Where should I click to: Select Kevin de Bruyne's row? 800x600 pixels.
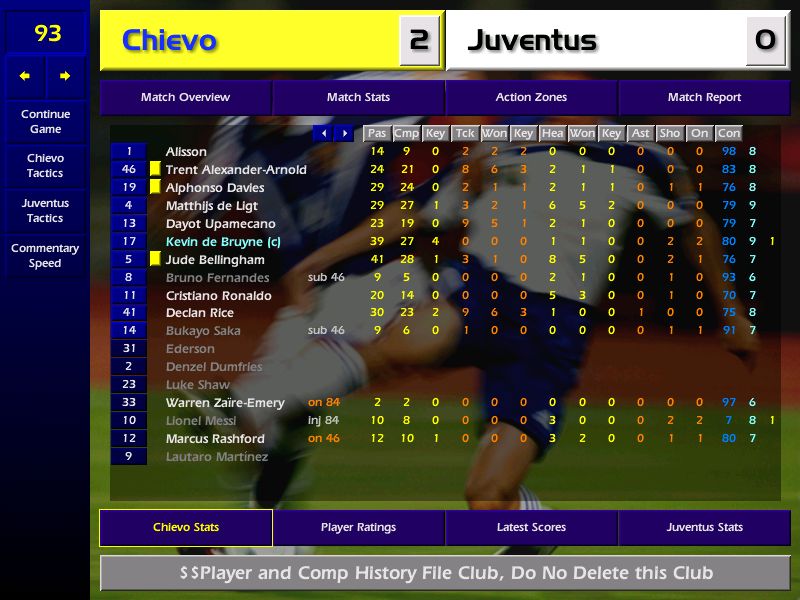[215, 242]
